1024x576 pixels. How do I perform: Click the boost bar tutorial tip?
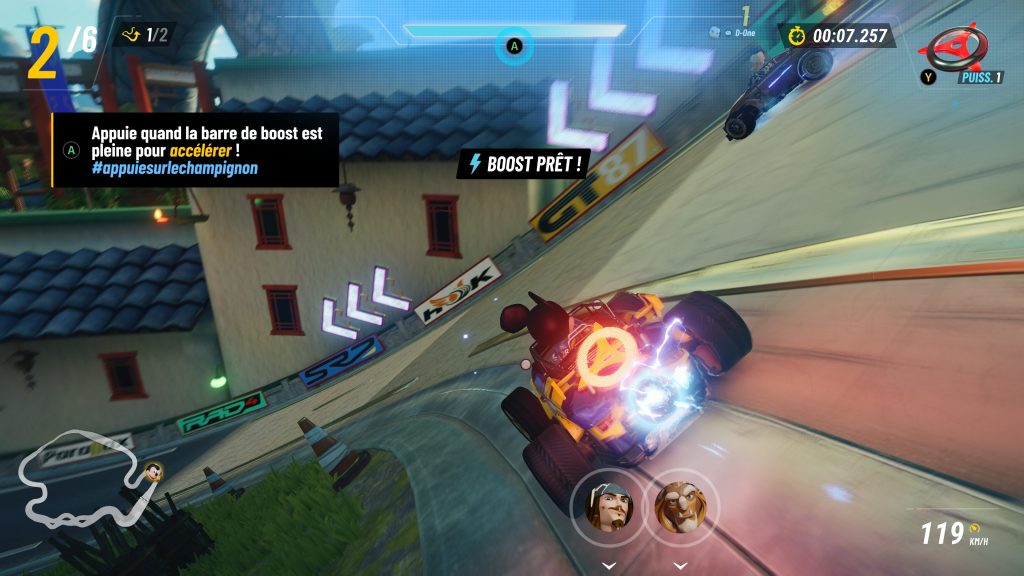click(196, 150)
